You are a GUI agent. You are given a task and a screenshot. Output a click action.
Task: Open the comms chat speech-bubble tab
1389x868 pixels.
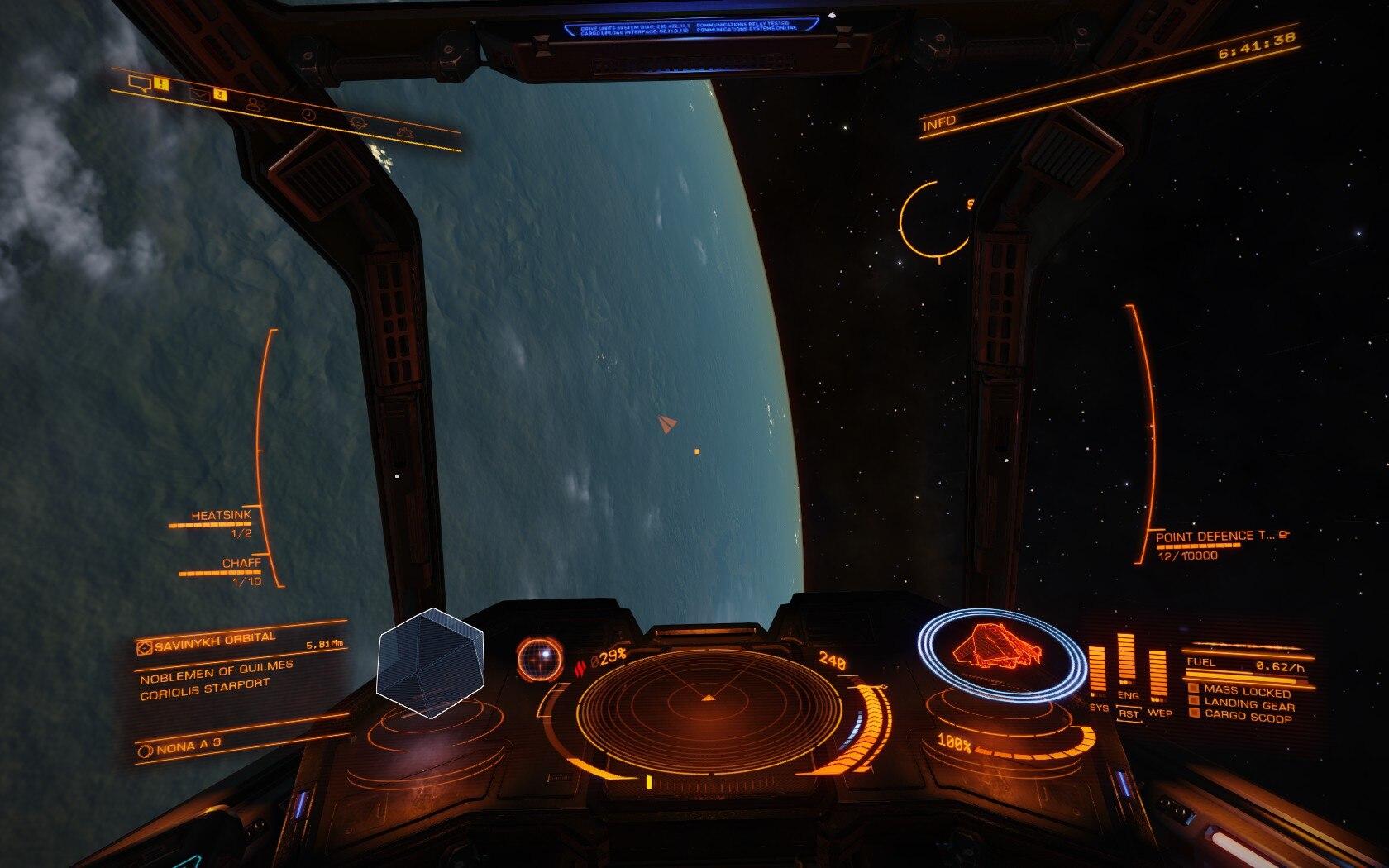[141, 83]
